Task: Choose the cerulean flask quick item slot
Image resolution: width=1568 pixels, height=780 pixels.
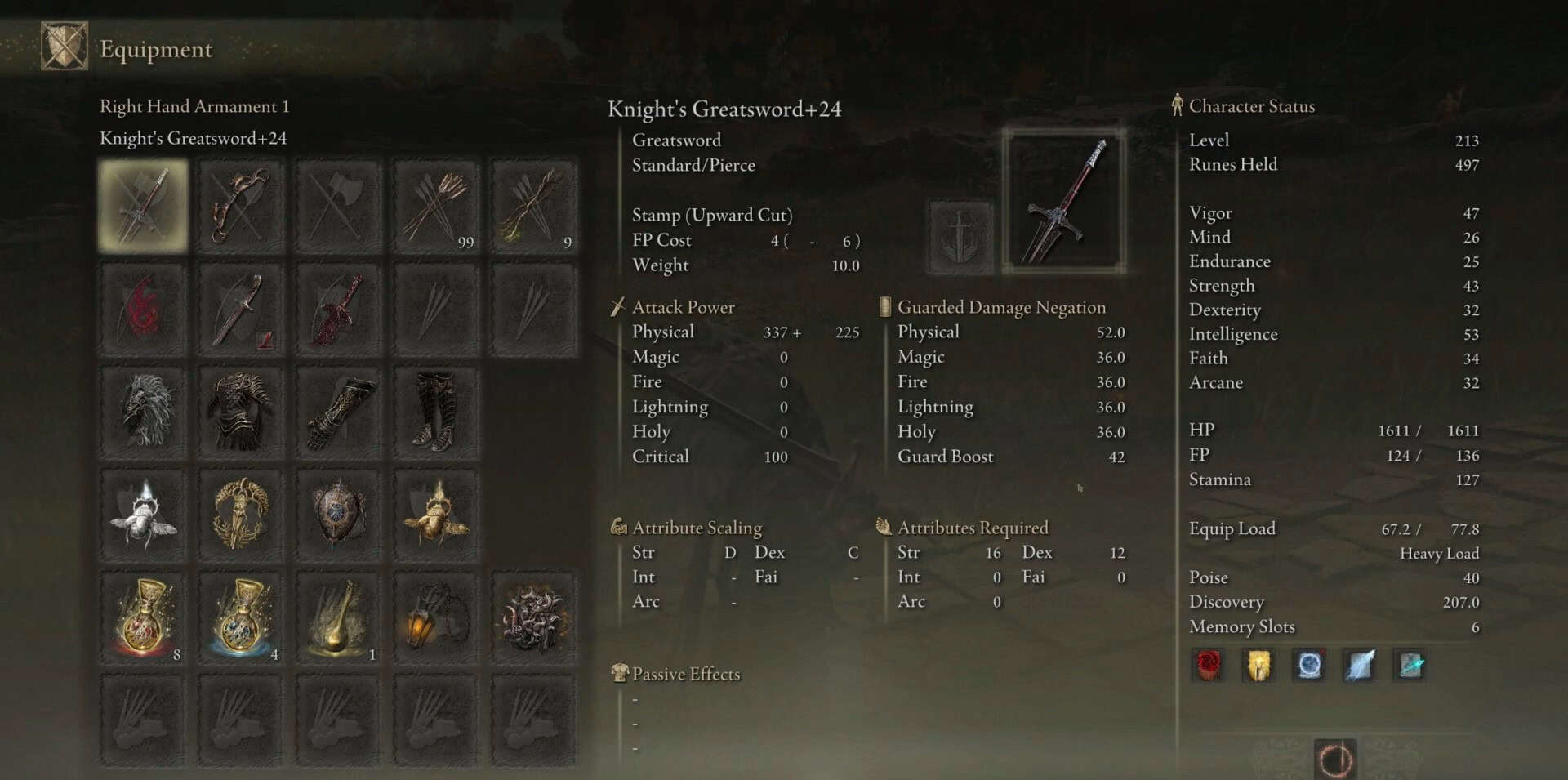Action: (241, 618)
